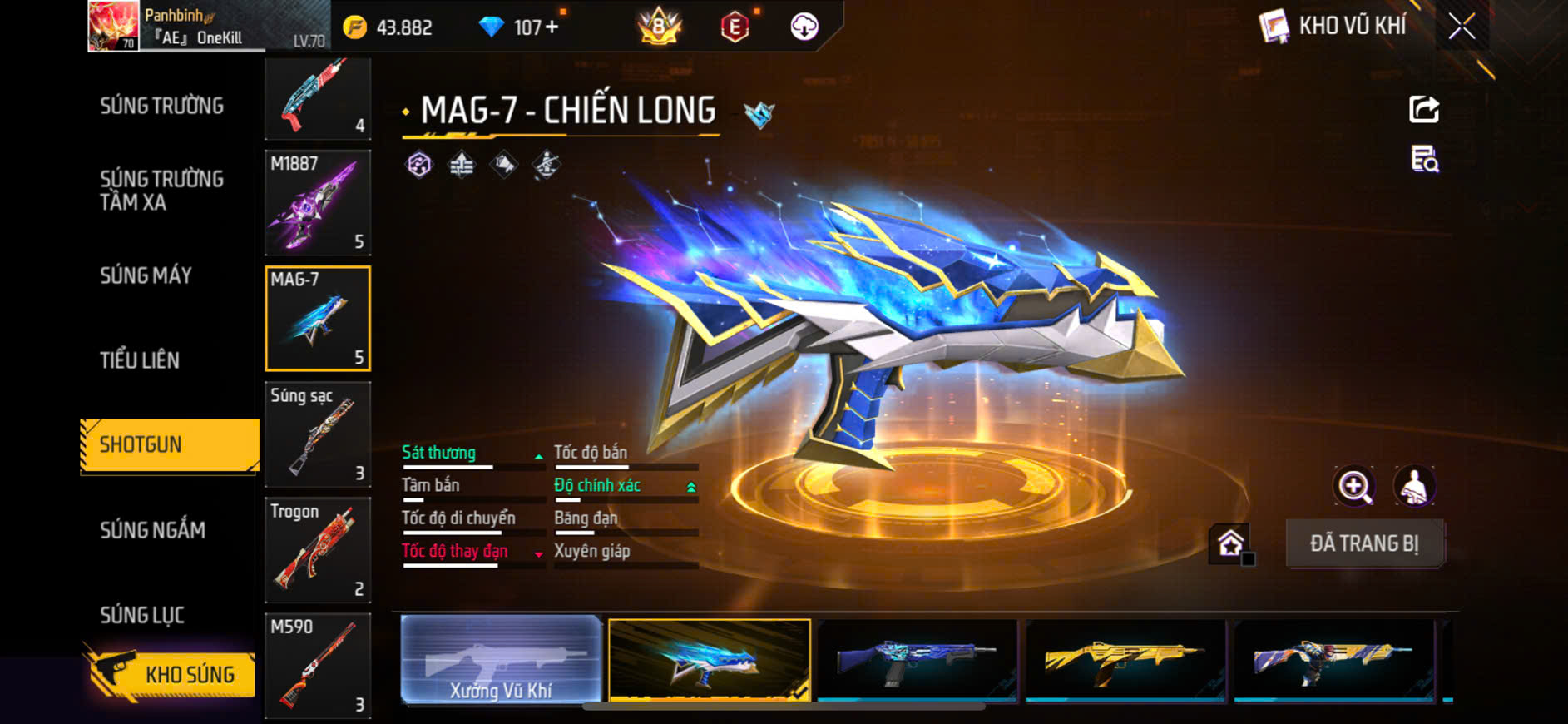1568x724 pixels.
Task: Select the M1887 shotgun slot
Action: 318,202
